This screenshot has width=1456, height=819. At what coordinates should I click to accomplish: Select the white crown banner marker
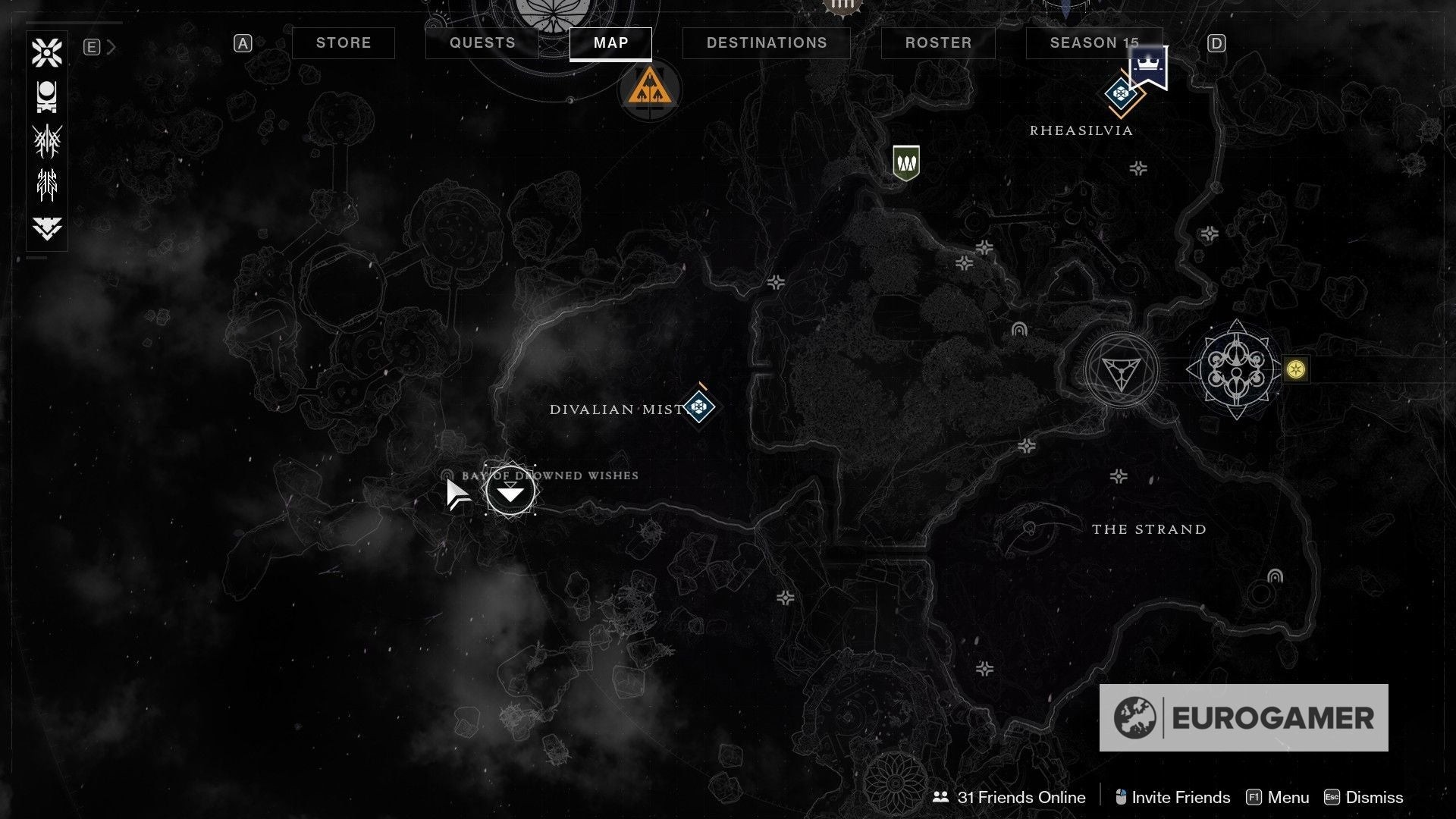1148,67
